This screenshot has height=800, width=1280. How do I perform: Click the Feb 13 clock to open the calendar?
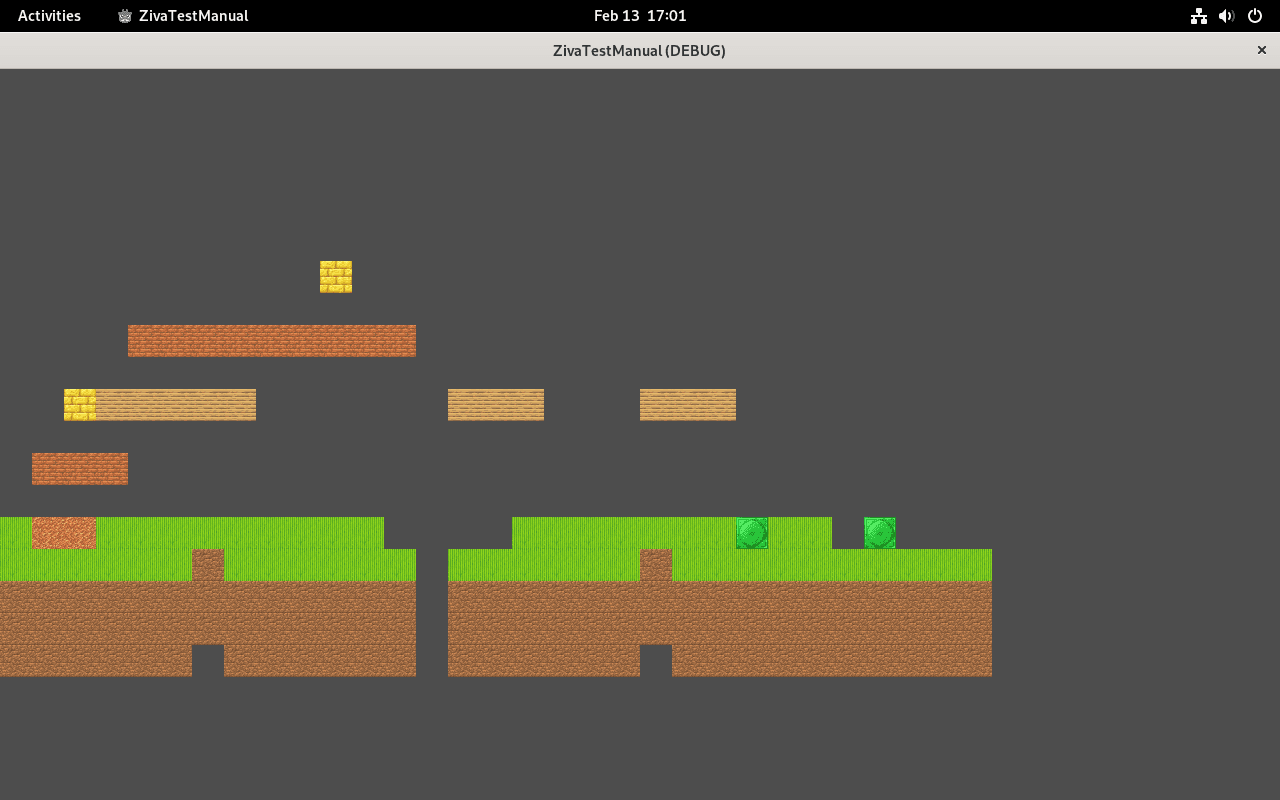point(639,15)
